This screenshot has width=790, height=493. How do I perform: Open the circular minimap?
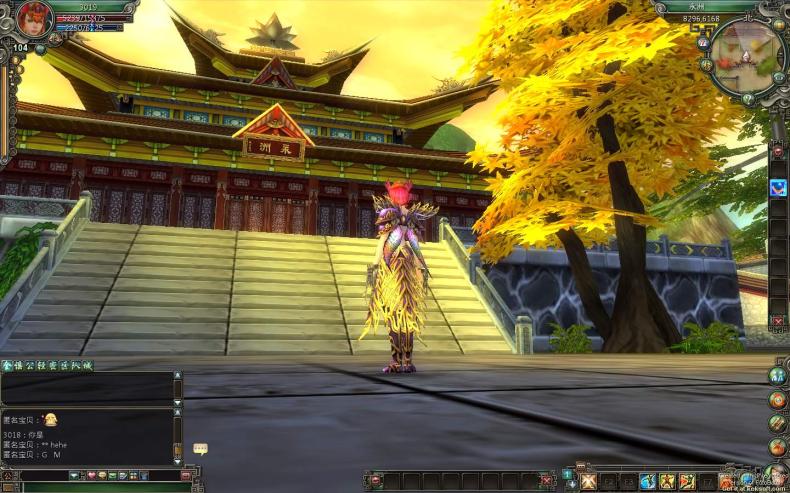tap(746, 57)
